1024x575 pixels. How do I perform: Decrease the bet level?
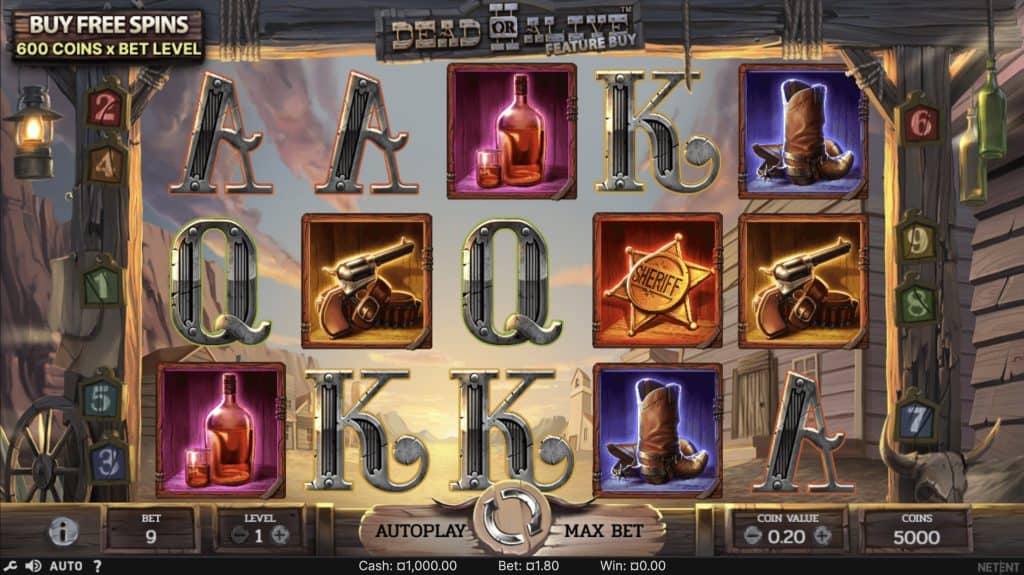pos(240,534)
